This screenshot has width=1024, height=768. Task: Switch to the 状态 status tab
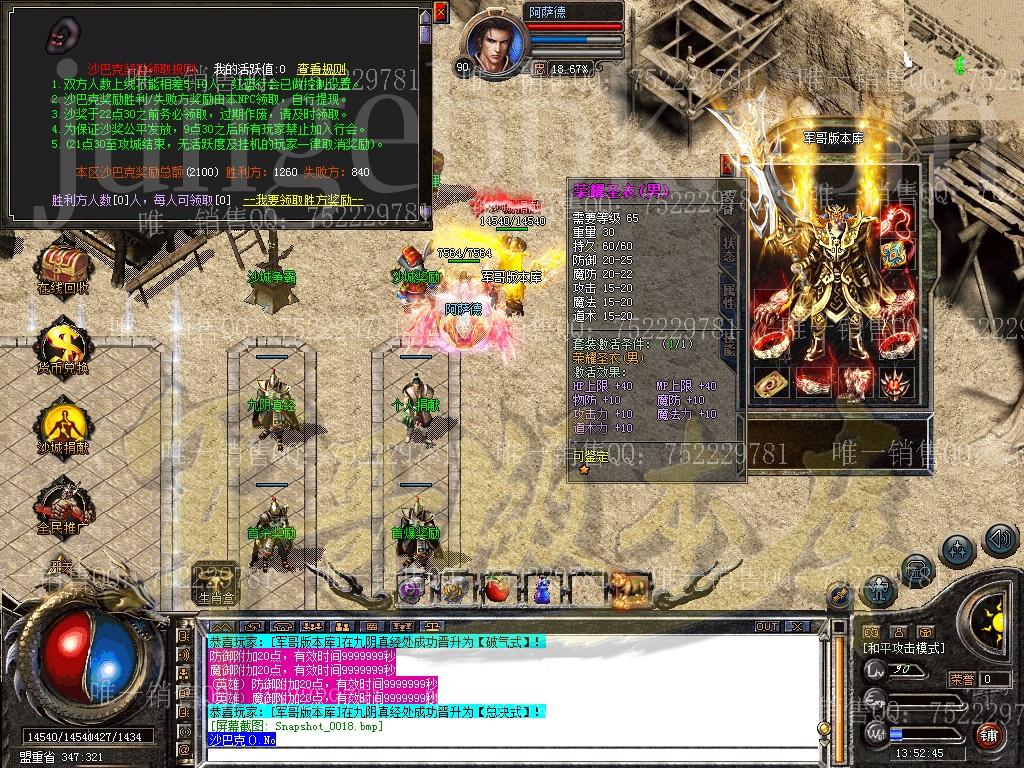coord(728,250)
